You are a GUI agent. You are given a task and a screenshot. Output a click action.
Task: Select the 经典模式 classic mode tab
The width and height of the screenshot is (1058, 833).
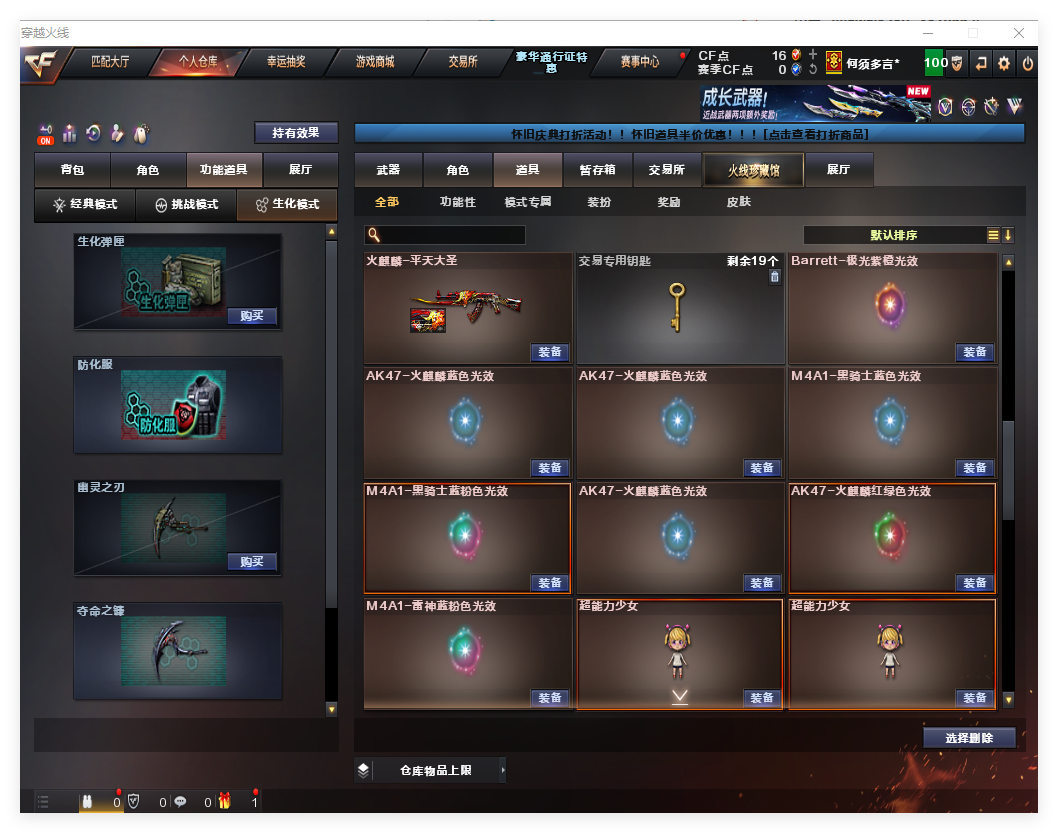pos(85,204)
